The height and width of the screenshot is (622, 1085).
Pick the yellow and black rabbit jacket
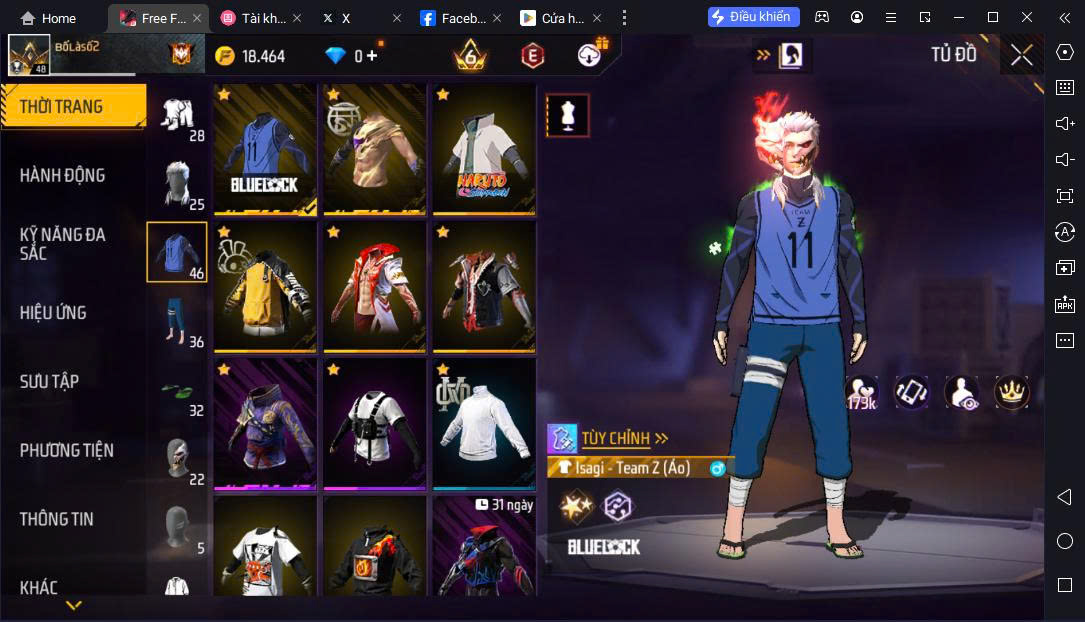(x=265, y=286)
